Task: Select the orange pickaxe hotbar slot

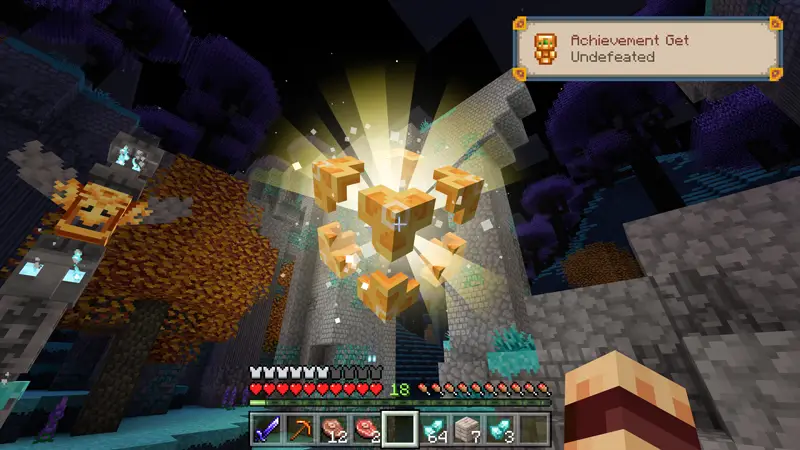Action: pyautogui.click(x=299, y=428)
